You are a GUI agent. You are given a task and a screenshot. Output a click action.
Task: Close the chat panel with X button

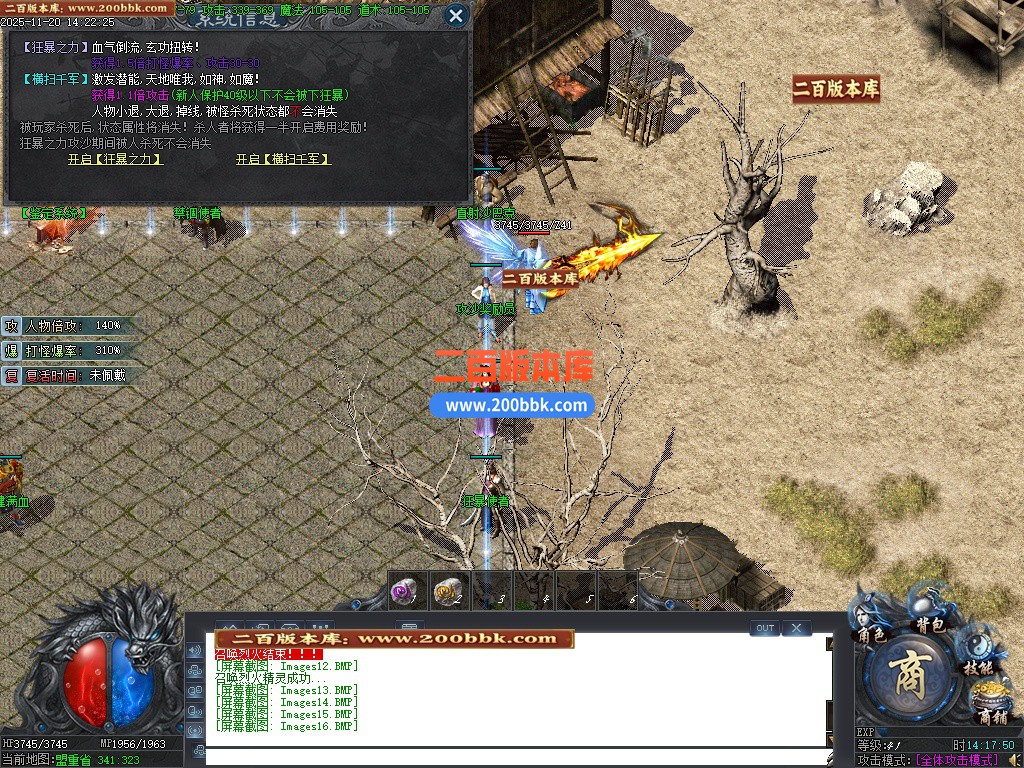click(796, 628)
